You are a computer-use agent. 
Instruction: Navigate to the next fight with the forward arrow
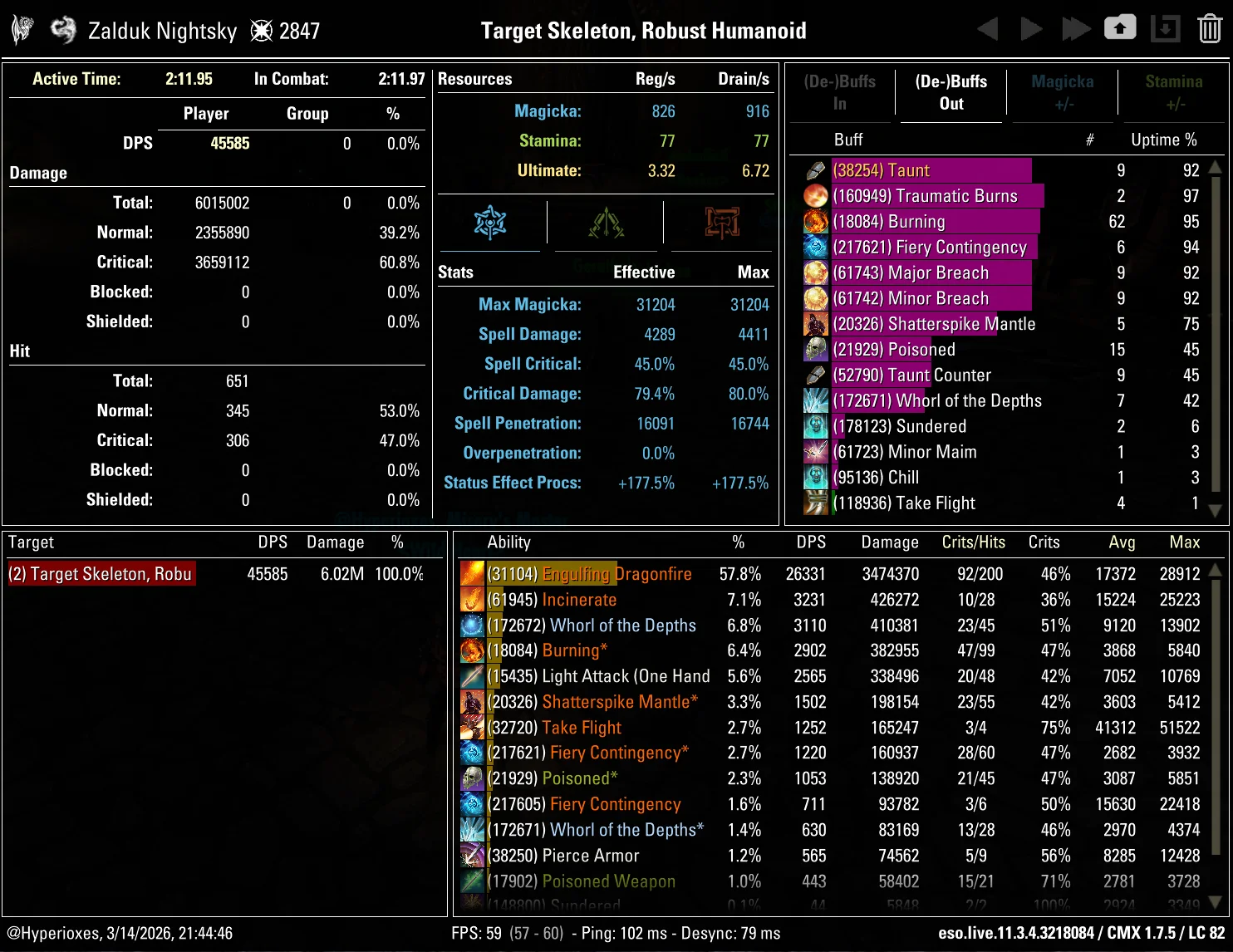tap(1031, 27)
